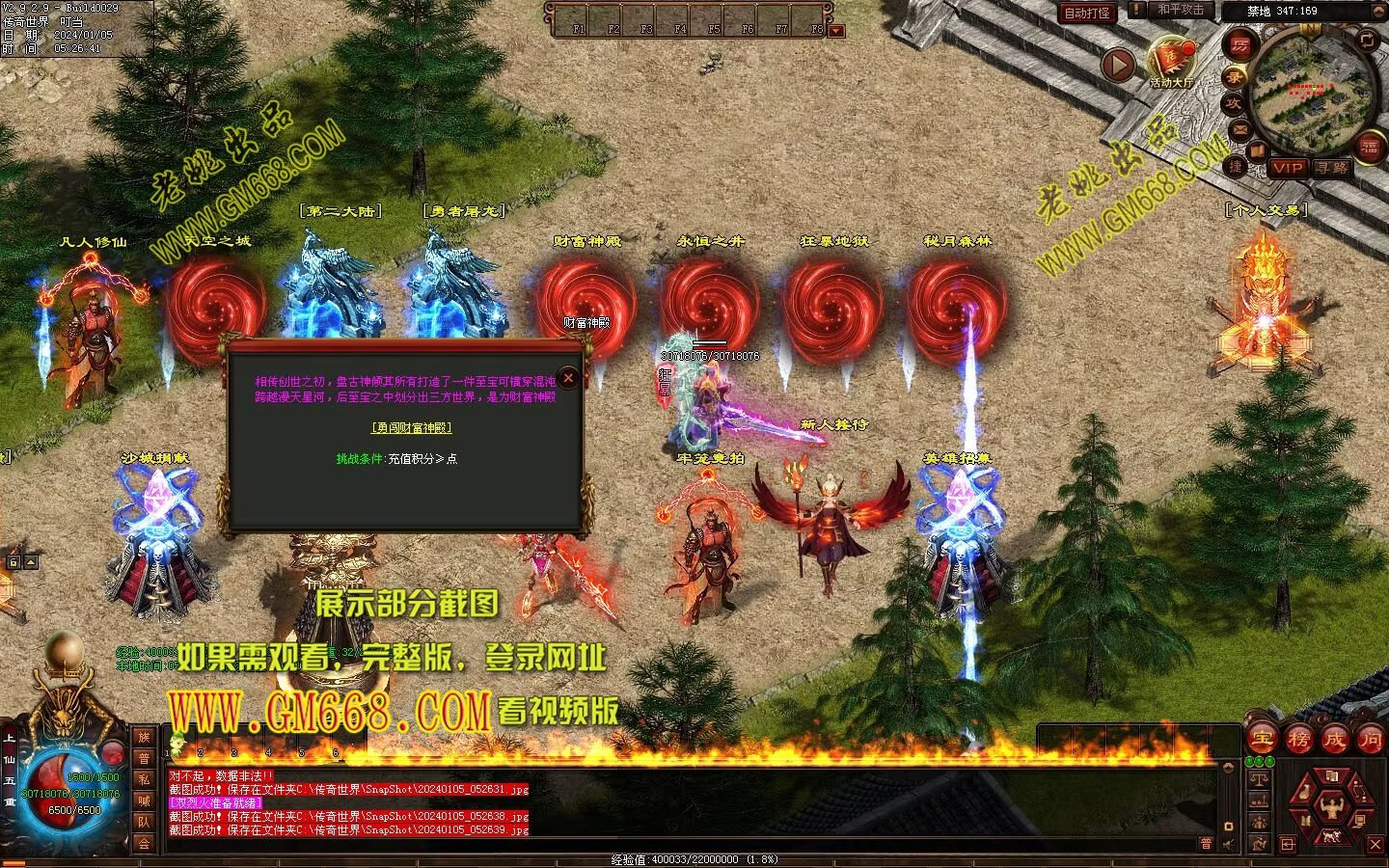The image size is (1389, 868).
Task: Activate the 寻路 pathfinding button
Action: tap(1332, 168)
